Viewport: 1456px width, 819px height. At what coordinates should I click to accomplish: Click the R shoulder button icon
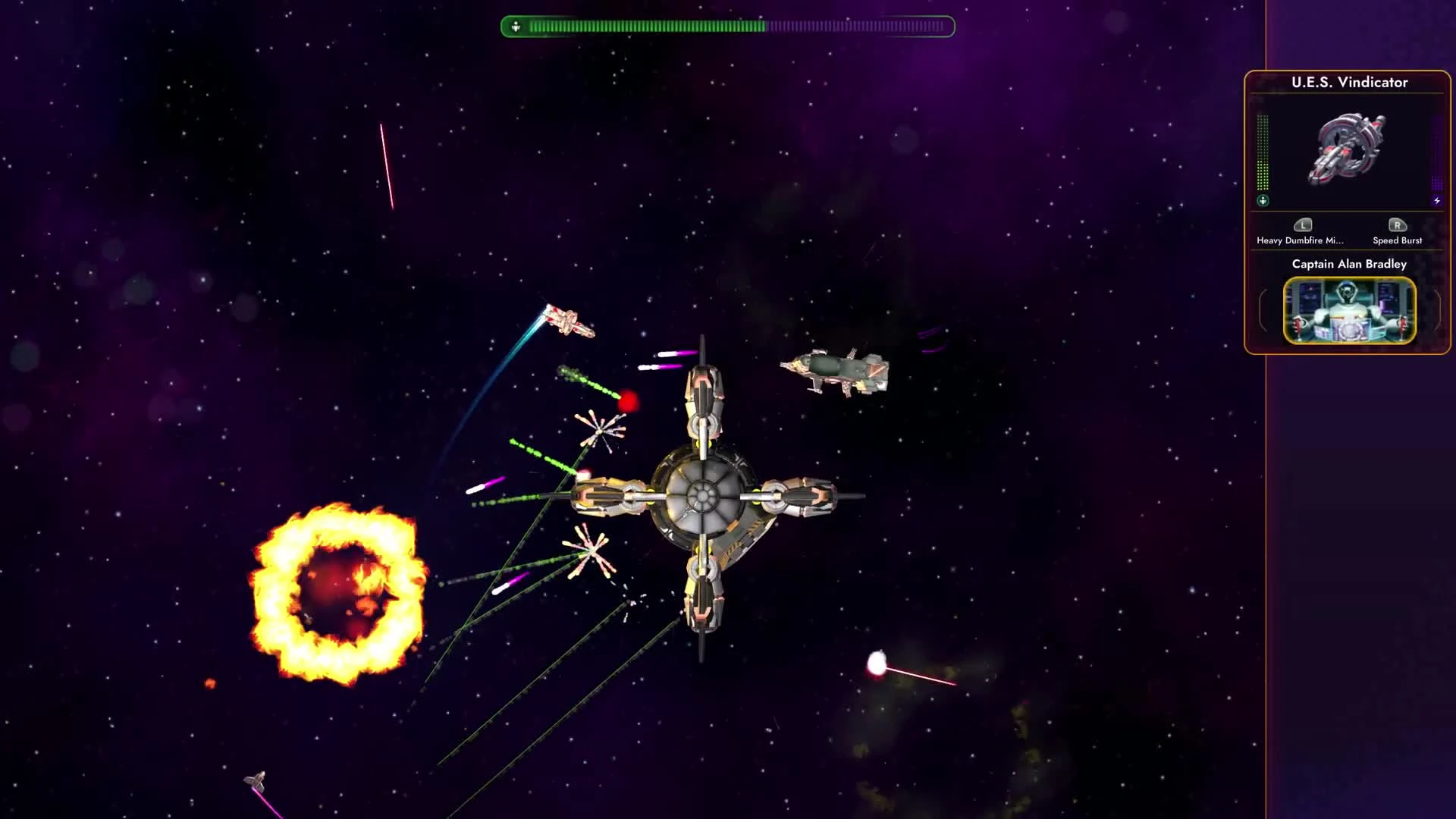[1398, 225]
